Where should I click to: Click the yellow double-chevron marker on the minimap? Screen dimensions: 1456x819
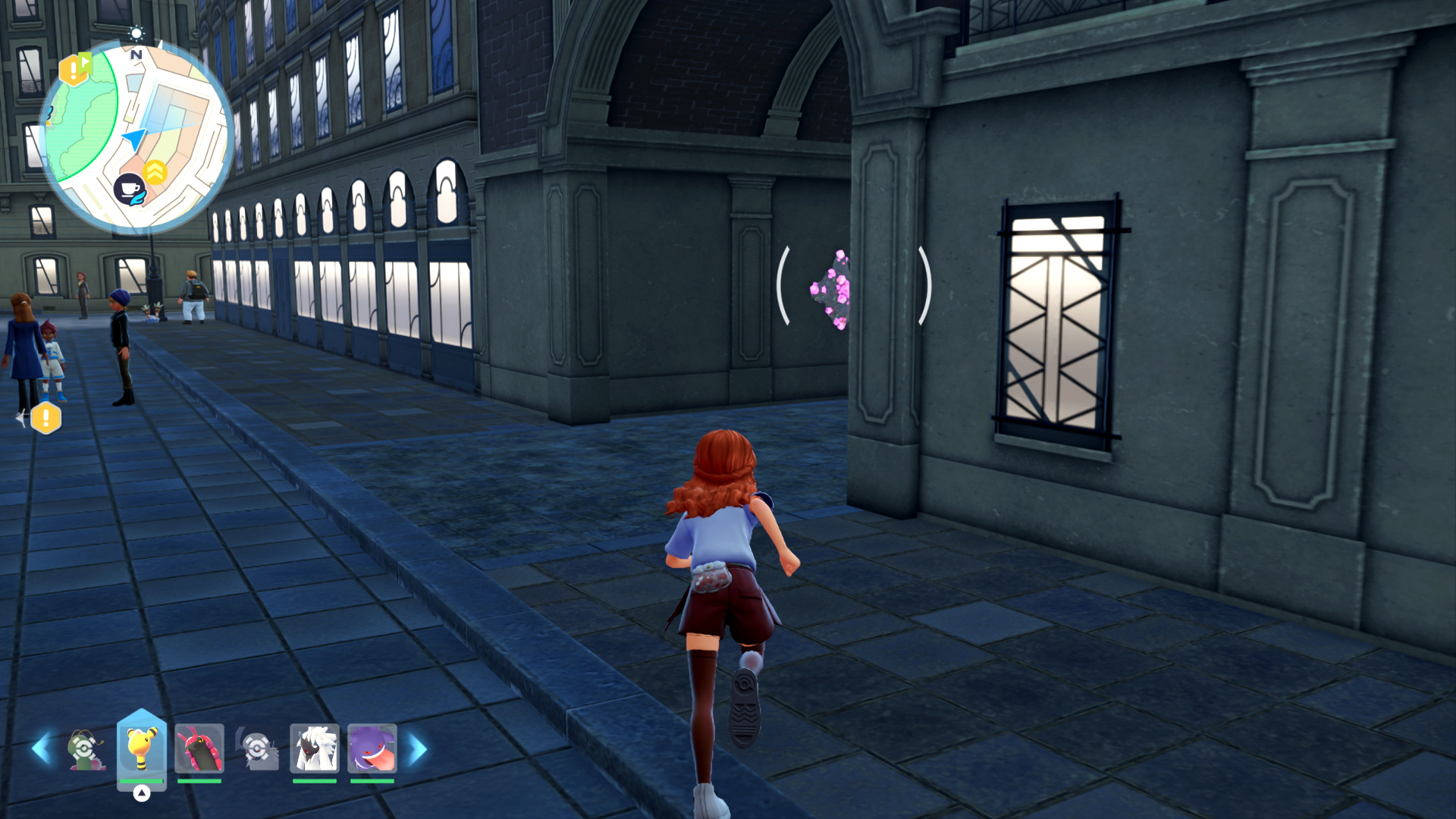click(x=155, y=172)
